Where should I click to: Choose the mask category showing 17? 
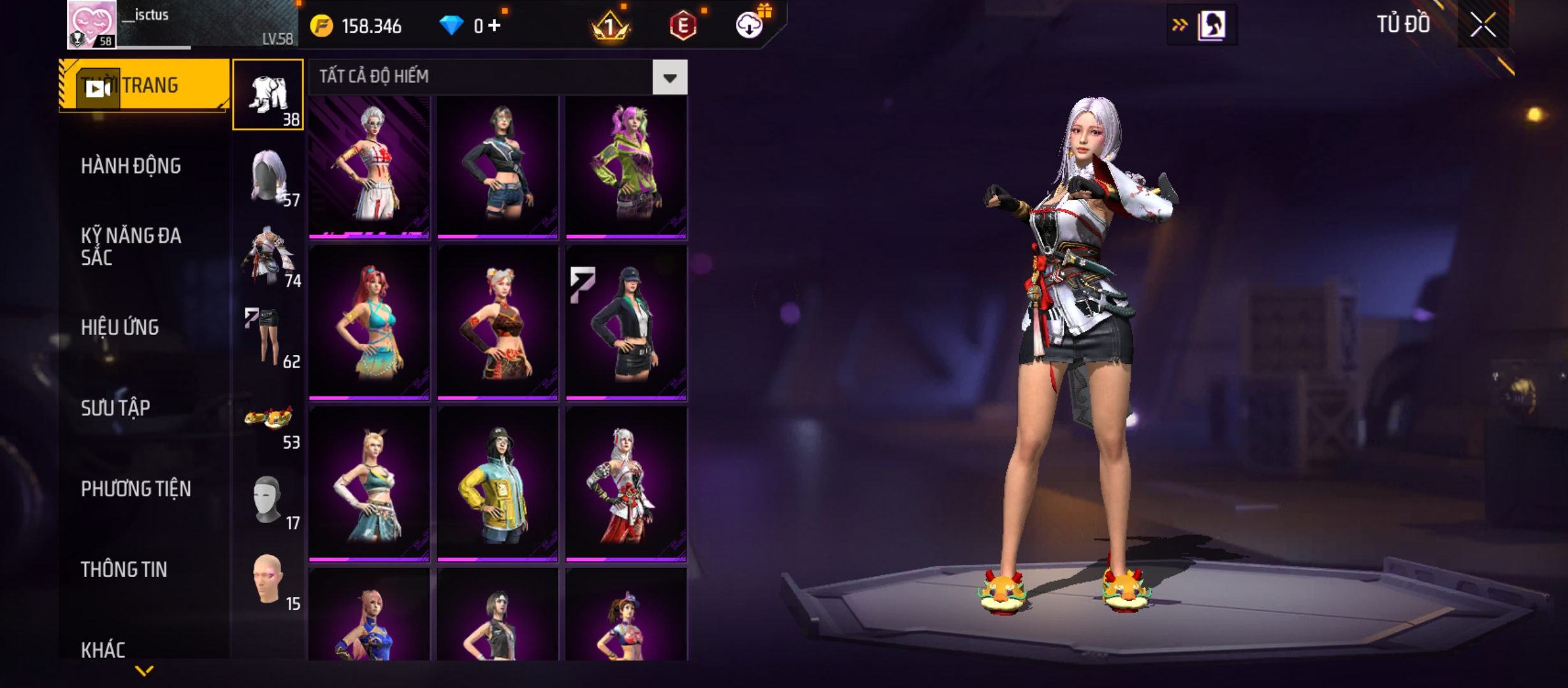point(268,500)
